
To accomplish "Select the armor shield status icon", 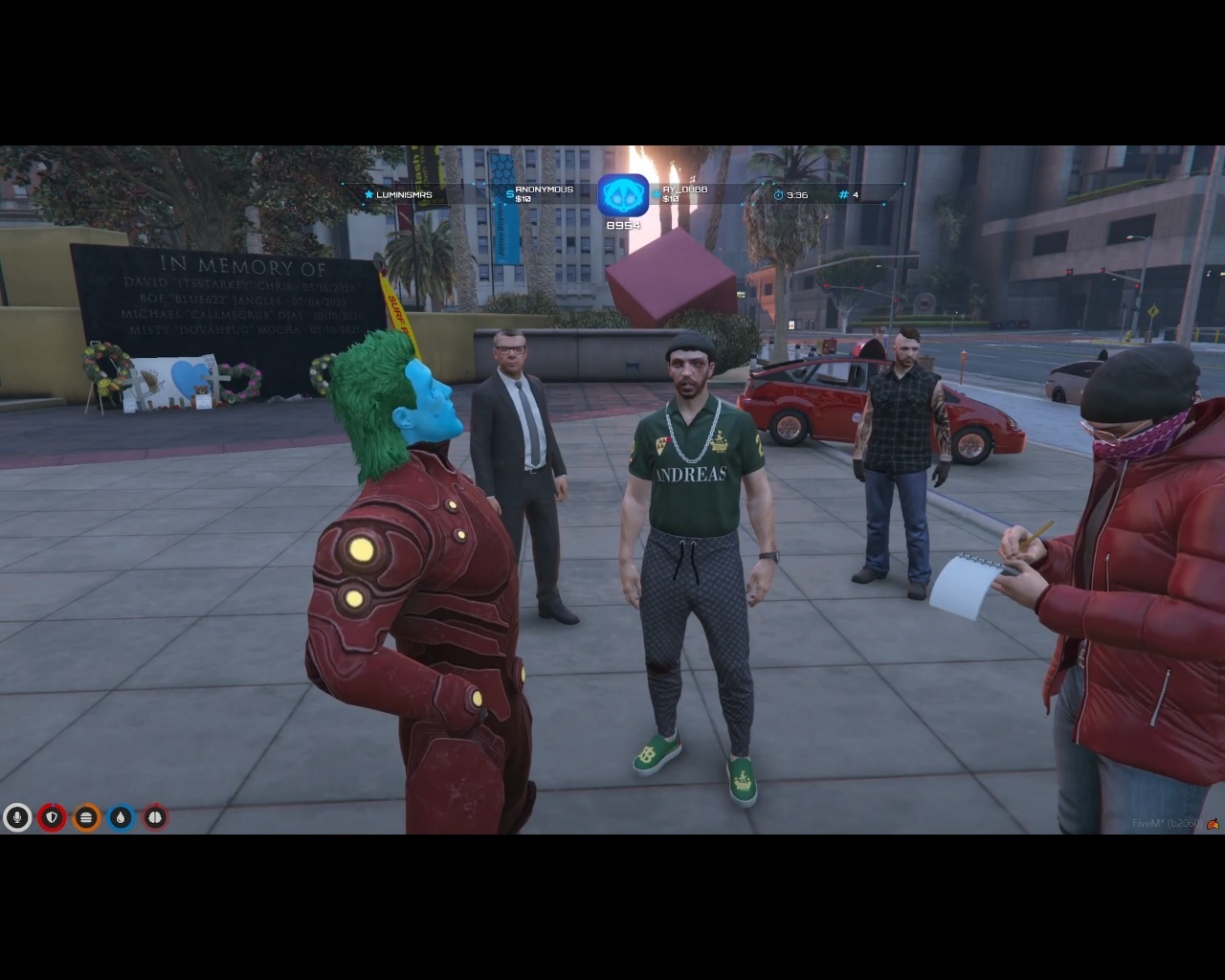I will click(52, 817).
